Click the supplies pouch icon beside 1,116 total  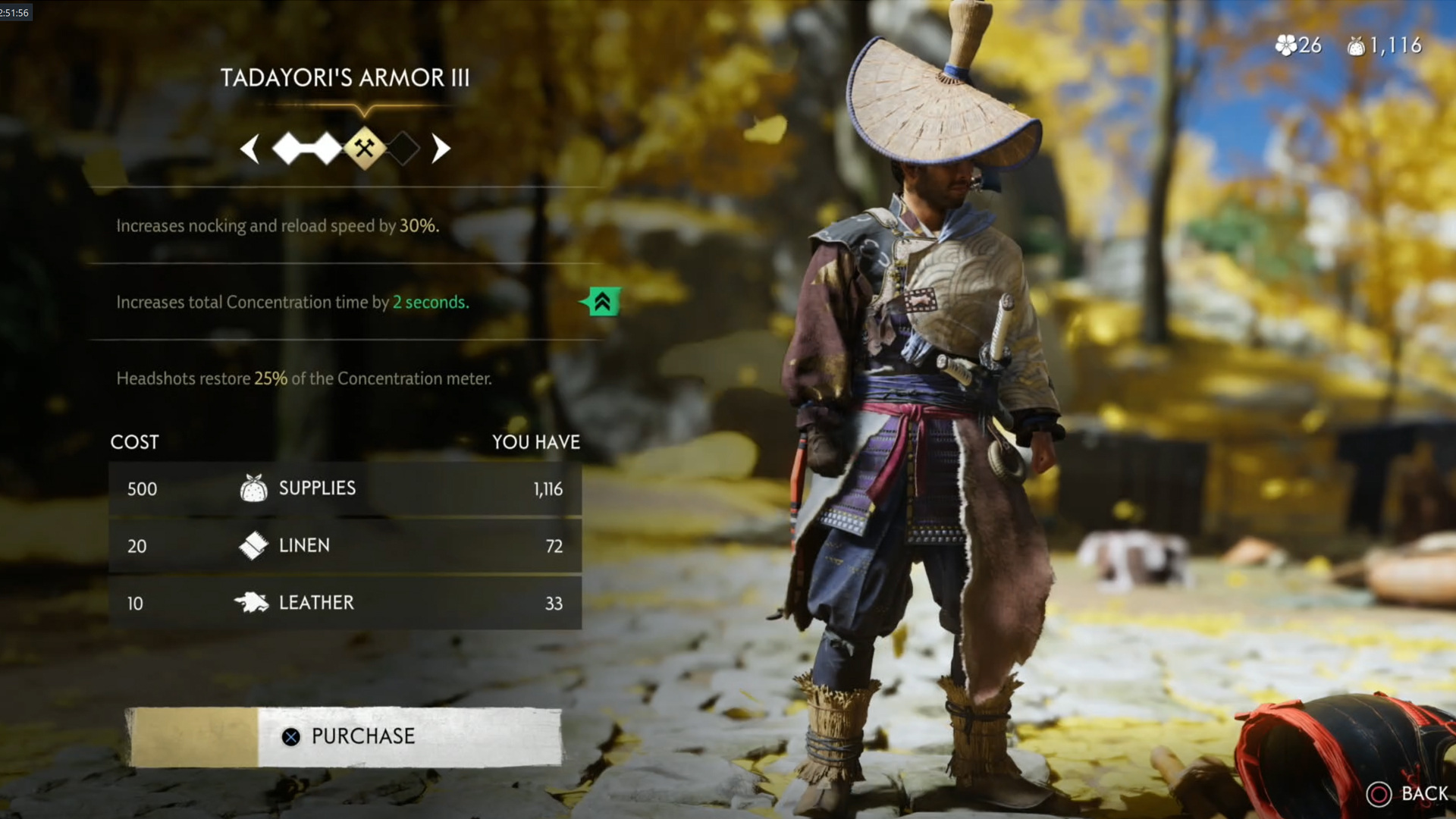point(1357,45)
